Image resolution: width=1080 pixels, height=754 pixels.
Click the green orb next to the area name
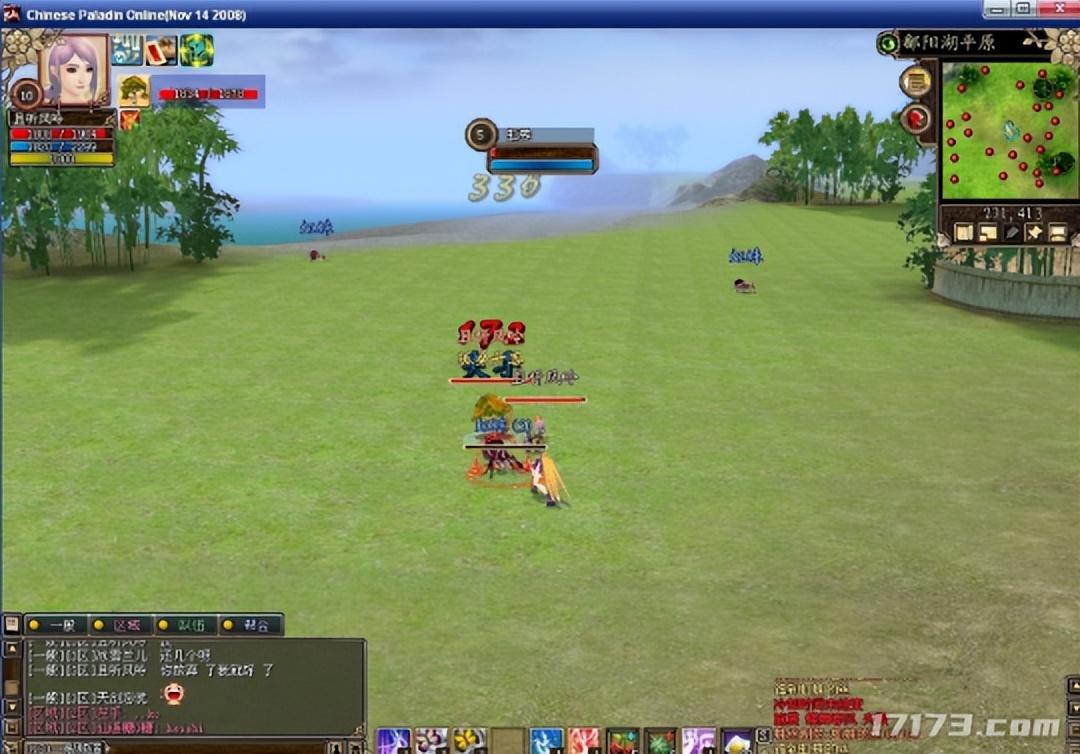tap(887, 43)
